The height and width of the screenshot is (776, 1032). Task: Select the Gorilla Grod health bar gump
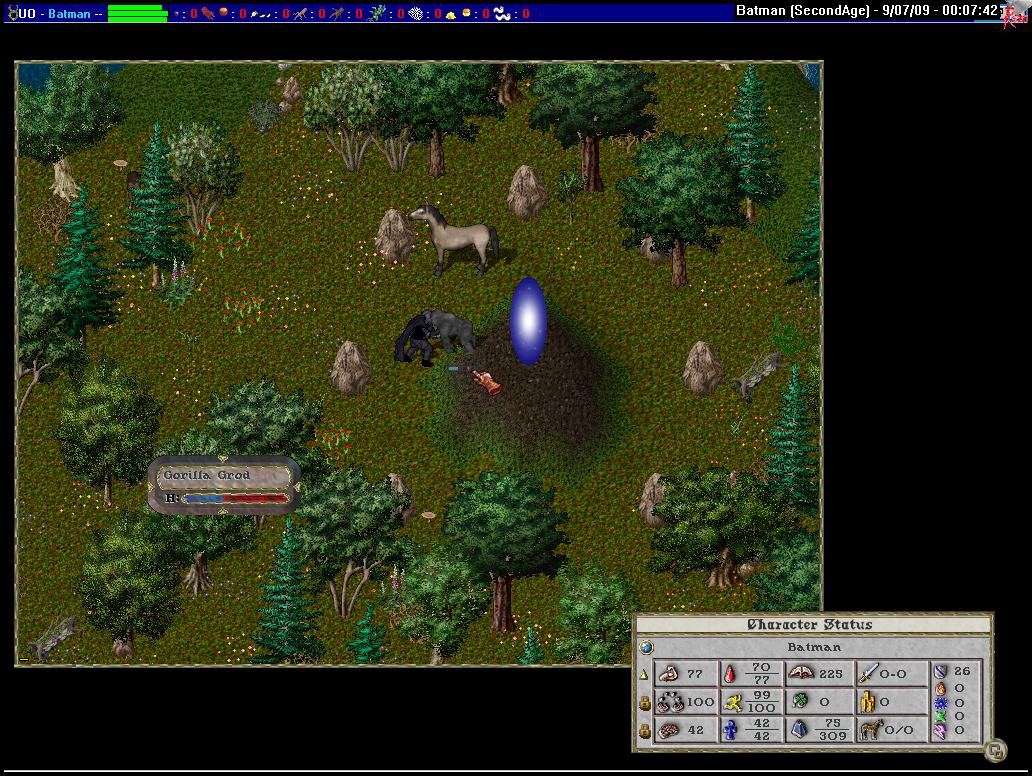pyautogui.click(x=224, y=486)
